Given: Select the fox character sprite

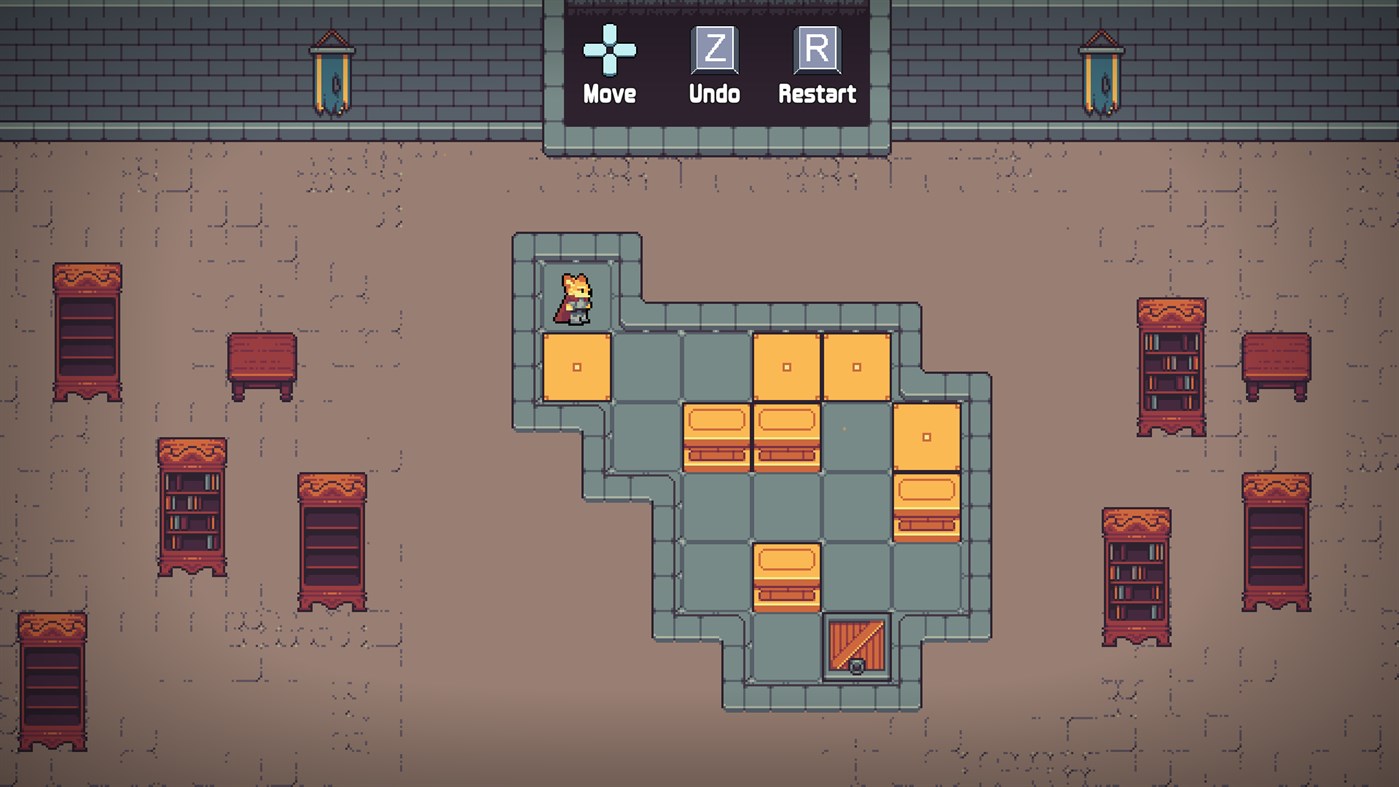Looking at the screenshot, I should pyautogui.click(x=573, y=295).
